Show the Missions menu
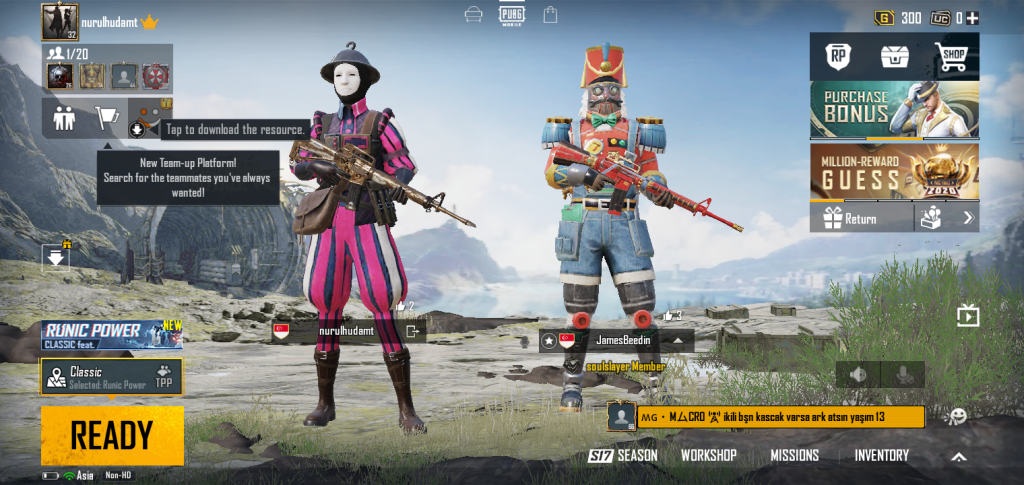This screenshot has width=1024, height=485. coord(794,456)
